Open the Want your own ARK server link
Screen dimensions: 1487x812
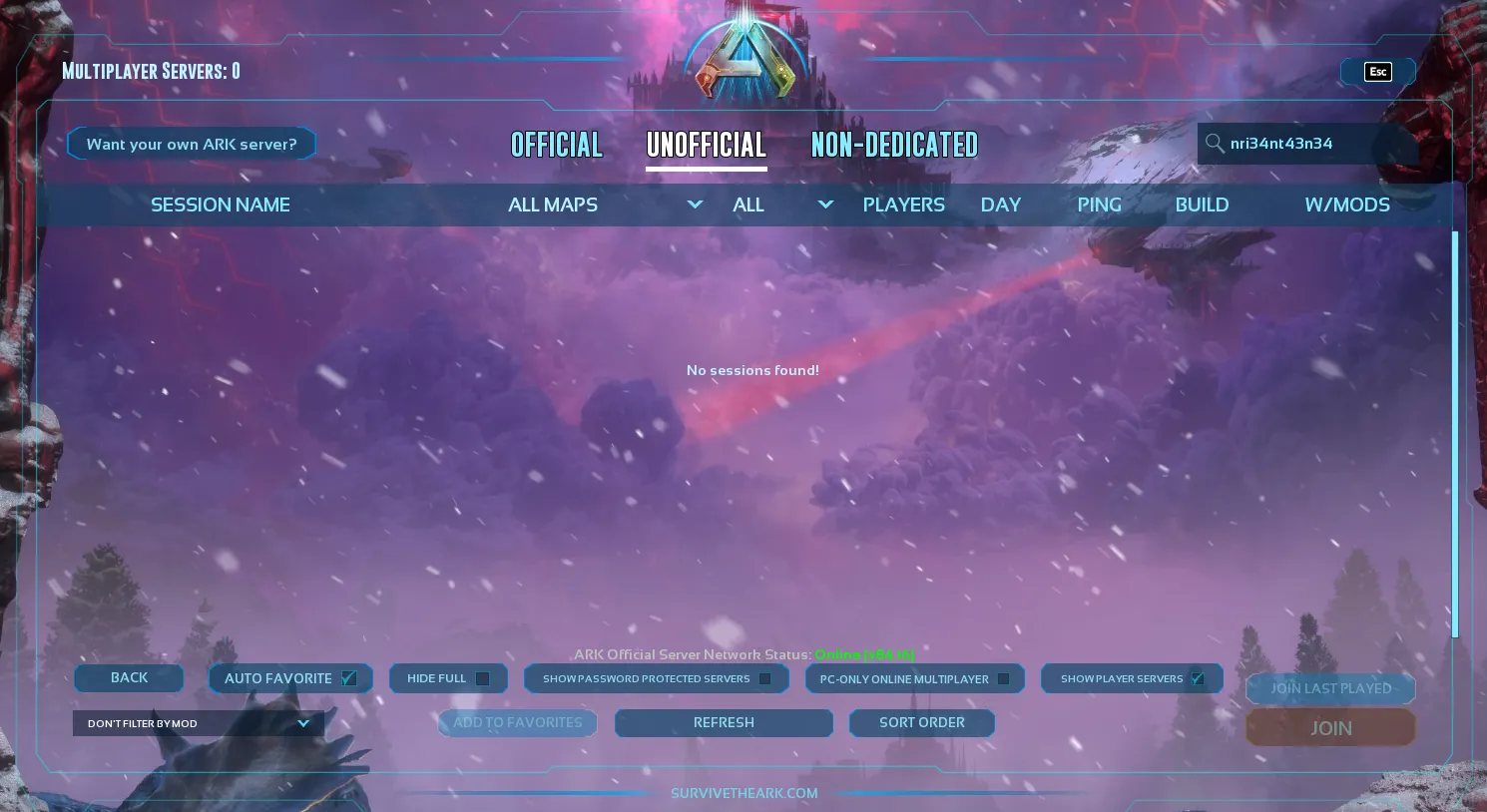[x=192, y=143]
